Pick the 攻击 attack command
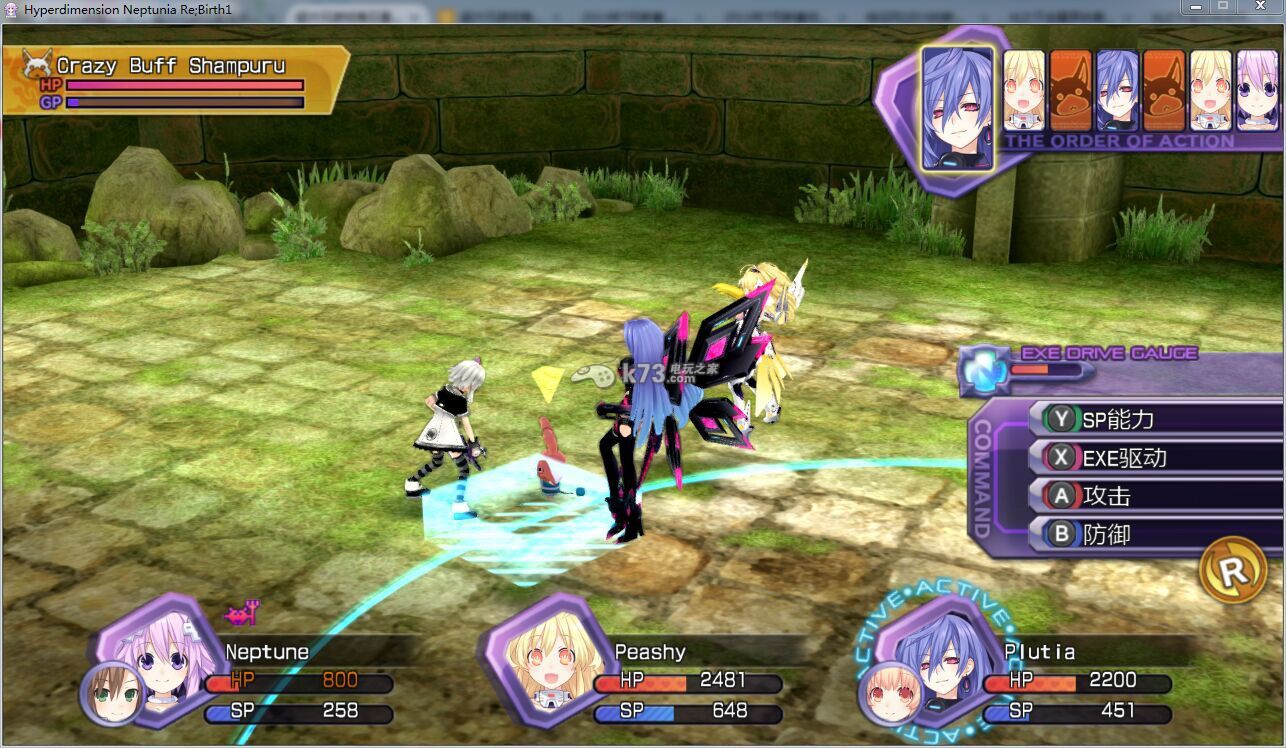The height and width of the screenshot is (748, 1286). click(1150, 496)
